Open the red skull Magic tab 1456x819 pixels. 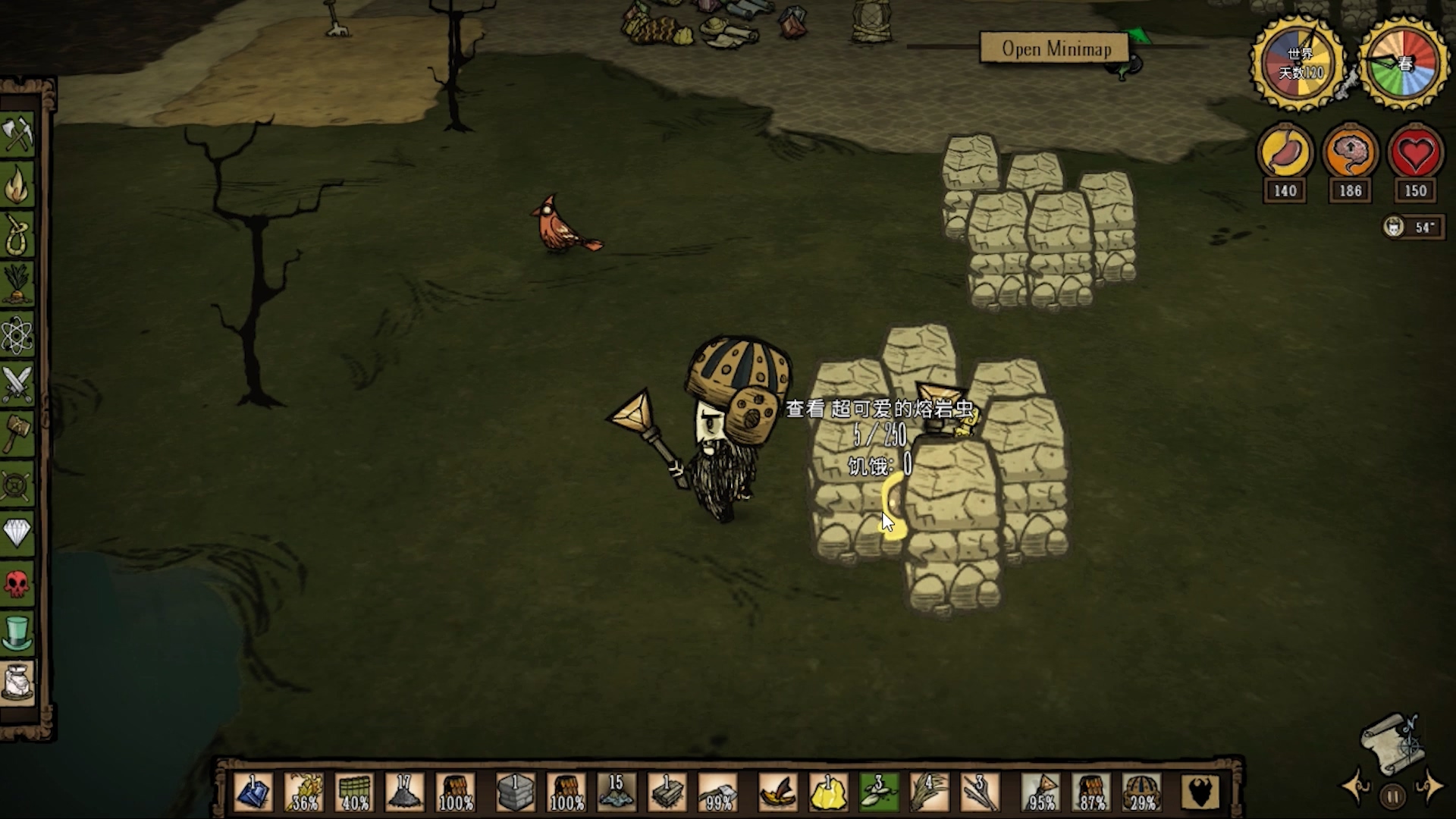(17, 582)
